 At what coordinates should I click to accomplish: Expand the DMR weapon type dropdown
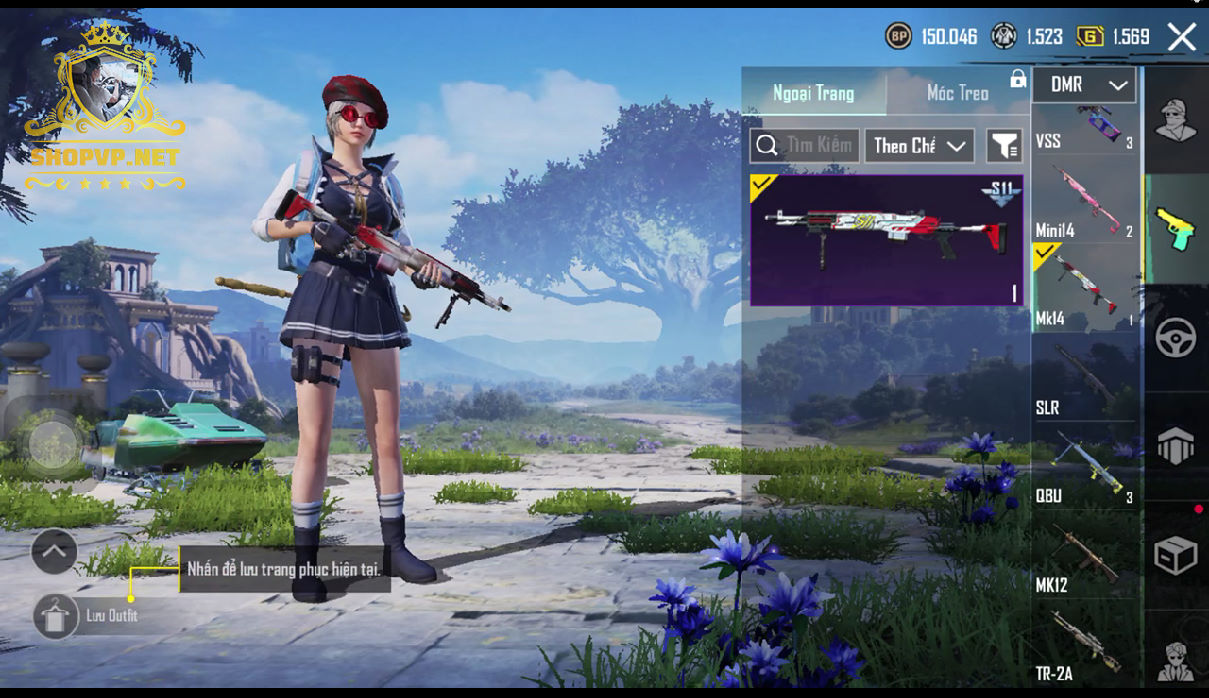(x=1084, y=86)
